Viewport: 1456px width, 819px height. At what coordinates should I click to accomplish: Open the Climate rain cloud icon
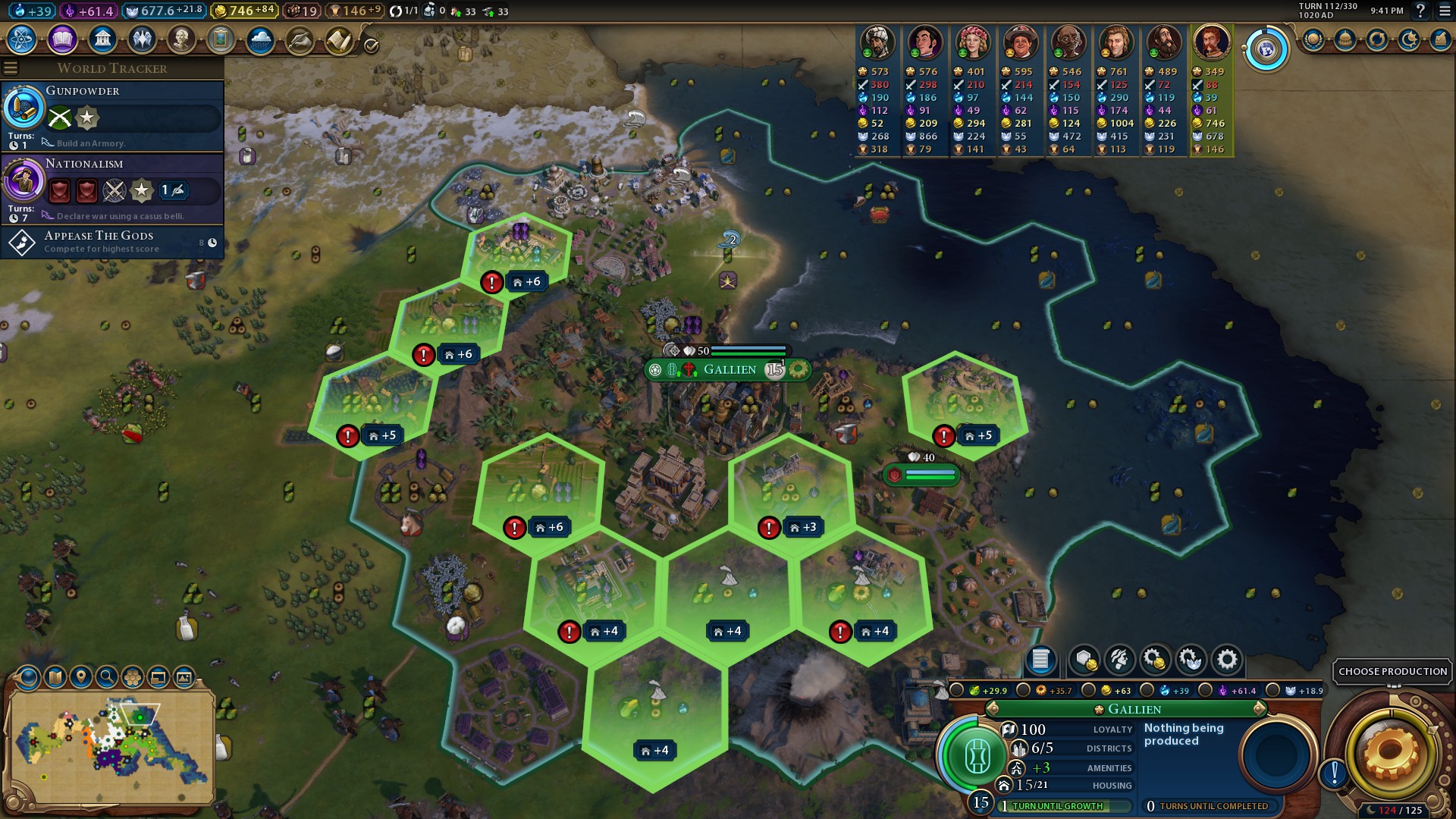pos(260,39)
